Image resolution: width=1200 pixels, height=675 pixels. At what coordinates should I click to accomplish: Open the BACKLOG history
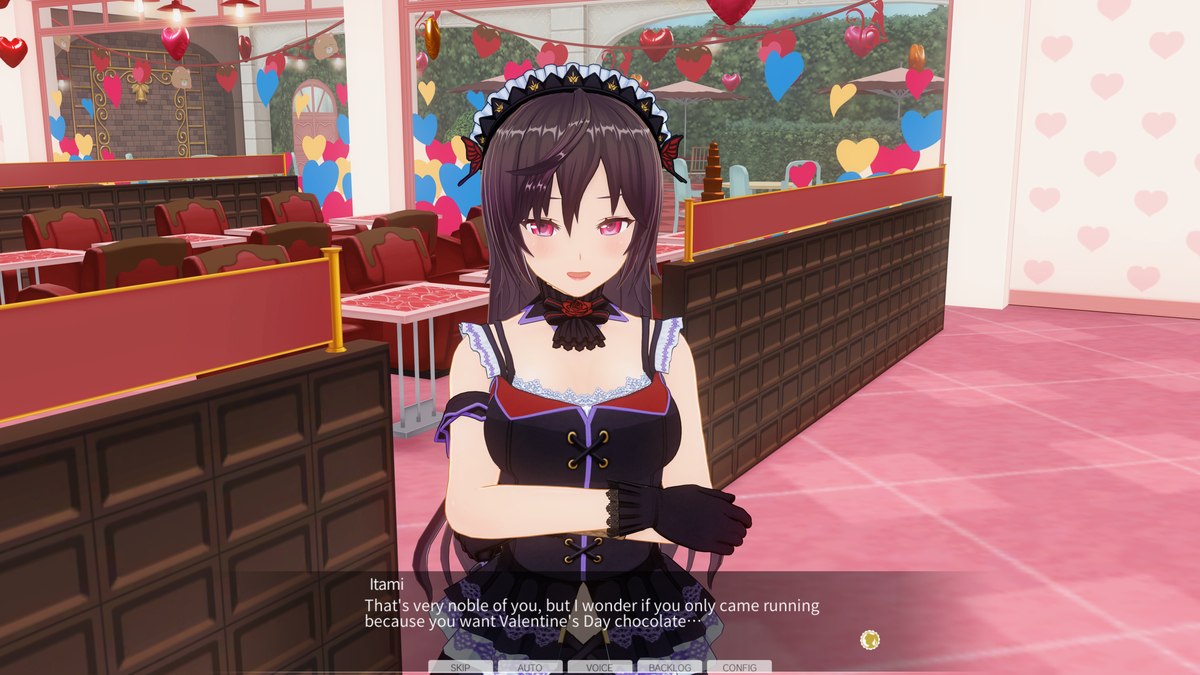pyautogui.click(x=669, y=667)
